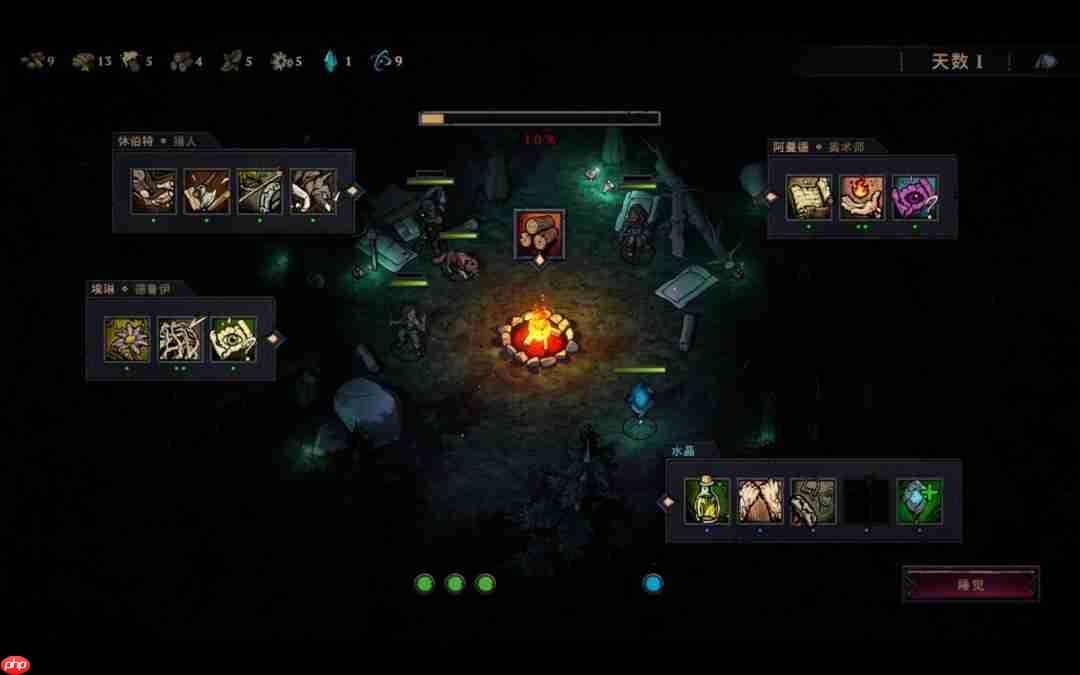1080x675 pixels.
Task: Click the blue action point orb
Action: click(x=653, y=583)
